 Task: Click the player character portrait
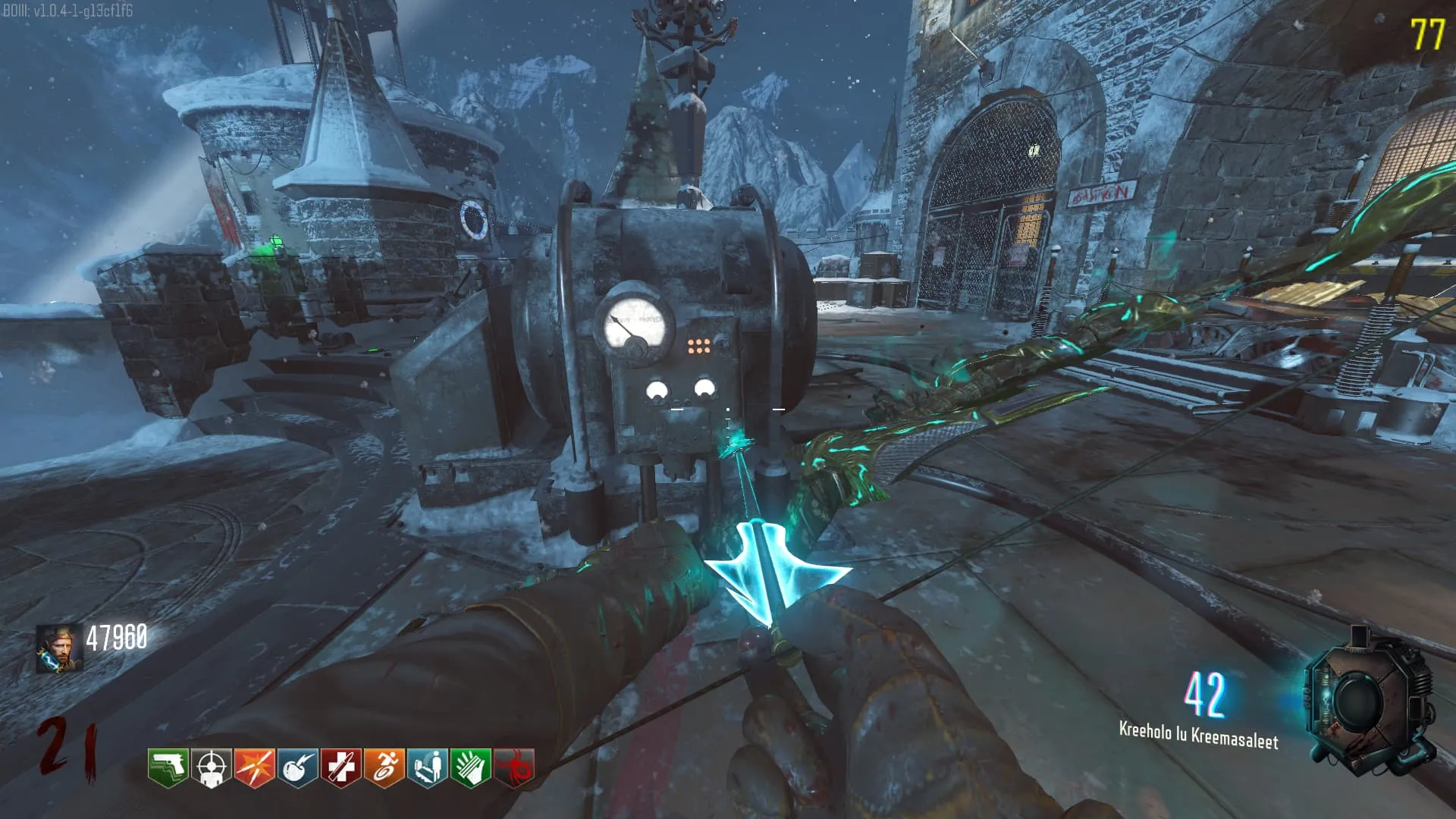pos(59,648)
